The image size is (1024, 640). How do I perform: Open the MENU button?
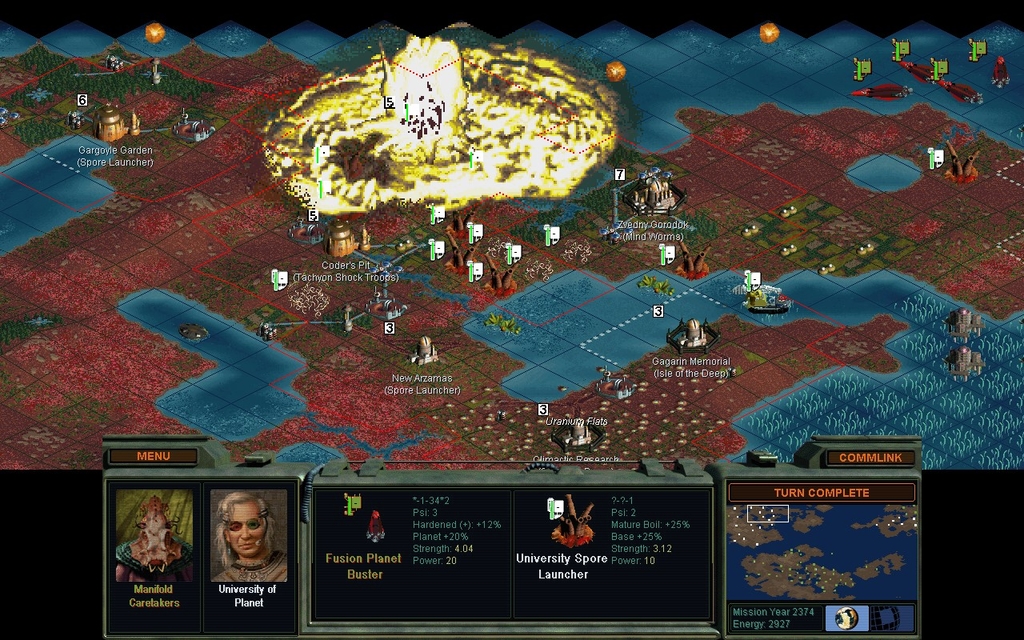point(153,457)
